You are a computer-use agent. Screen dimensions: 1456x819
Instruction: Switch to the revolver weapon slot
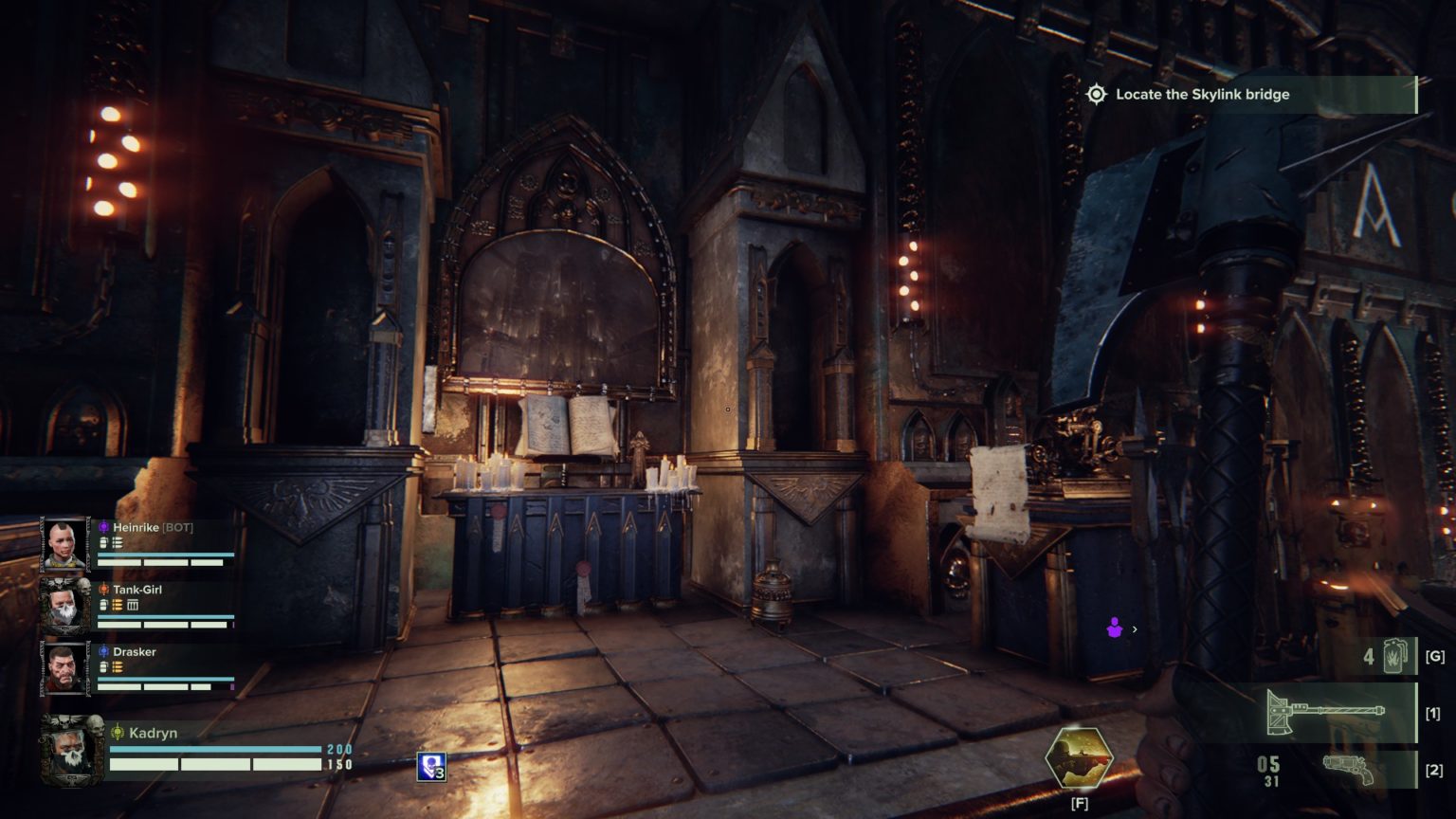coord(1348,769)
